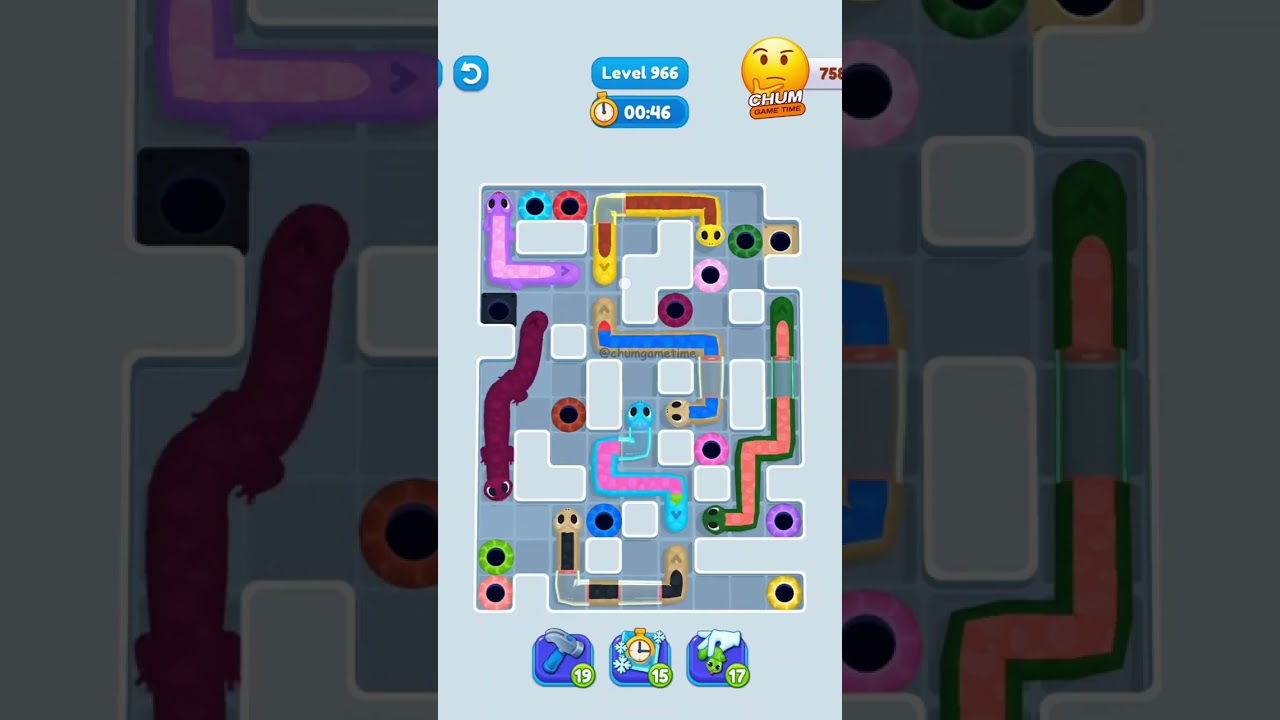1280x720 pixels.
Task: Tap the restart level icon
Action: click(x=470, y=73)
